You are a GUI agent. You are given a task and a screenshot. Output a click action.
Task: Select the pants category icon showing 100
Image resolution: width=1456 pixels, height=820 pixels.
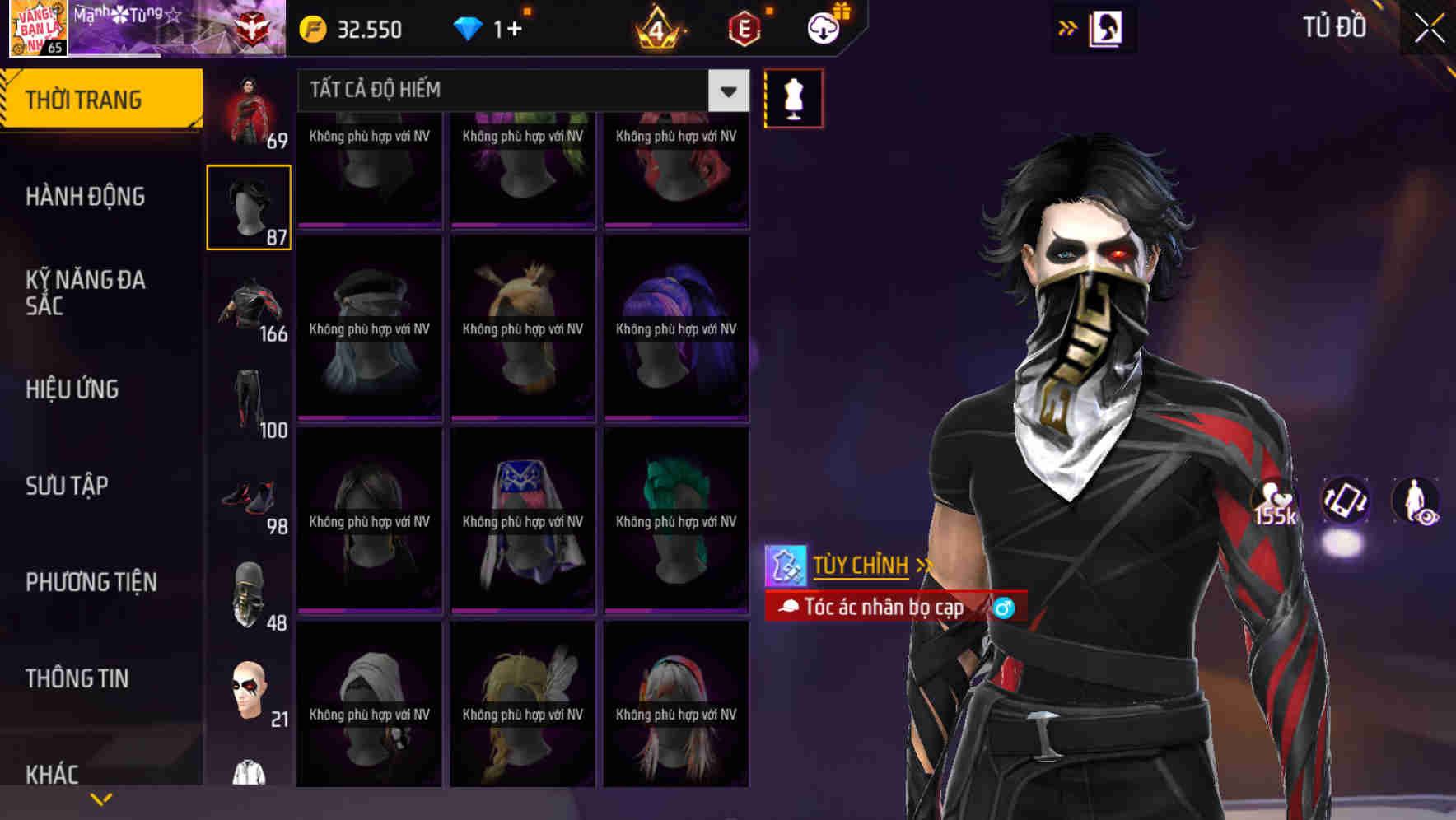[x=249, y=395]
